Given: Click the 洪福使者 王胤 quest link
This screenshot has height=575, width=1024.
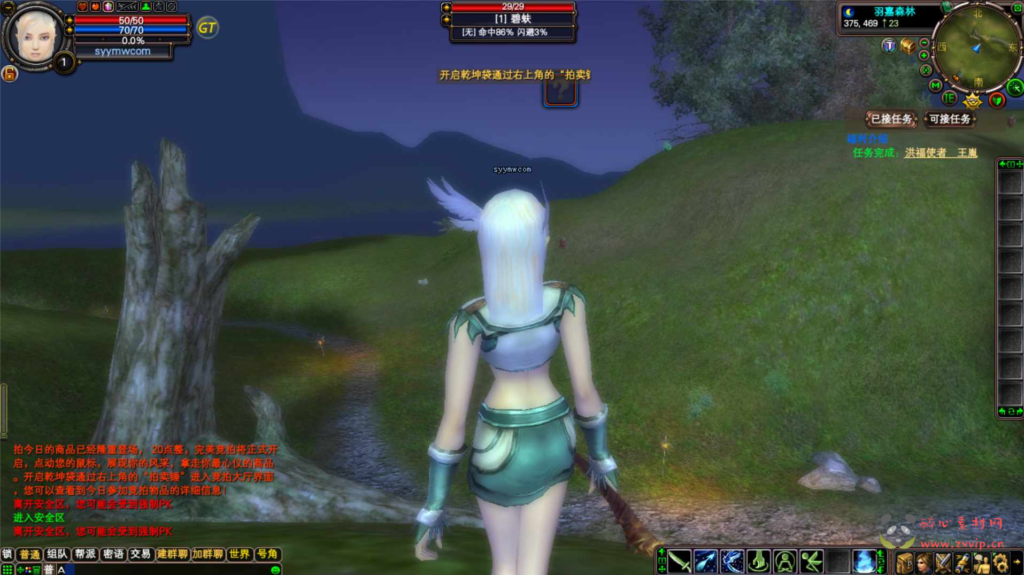Looking at the screenshot, I should pos(940,153).
